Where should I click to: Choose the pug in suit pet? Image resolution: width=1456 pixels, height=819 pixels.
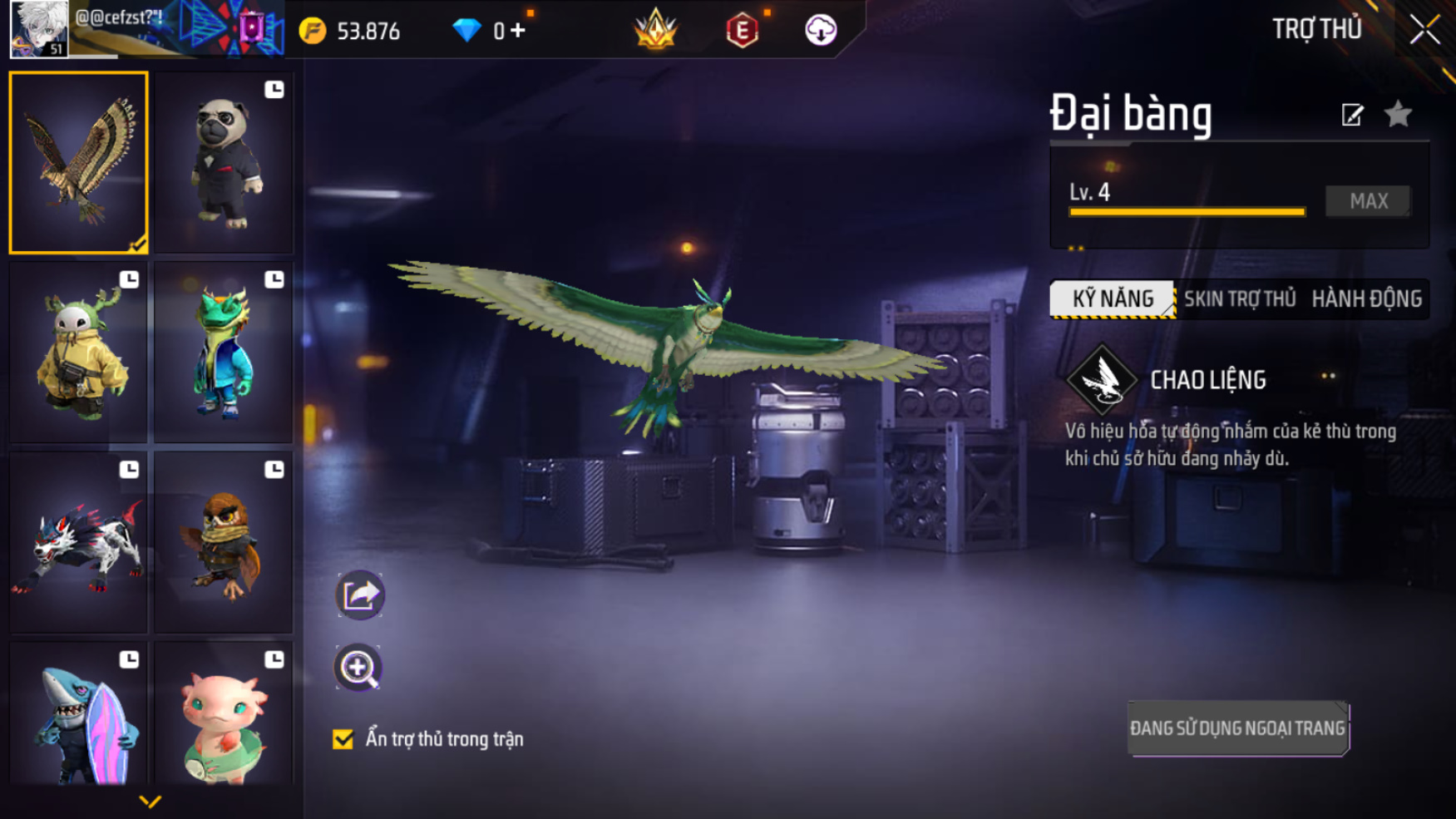pos(224,163)
